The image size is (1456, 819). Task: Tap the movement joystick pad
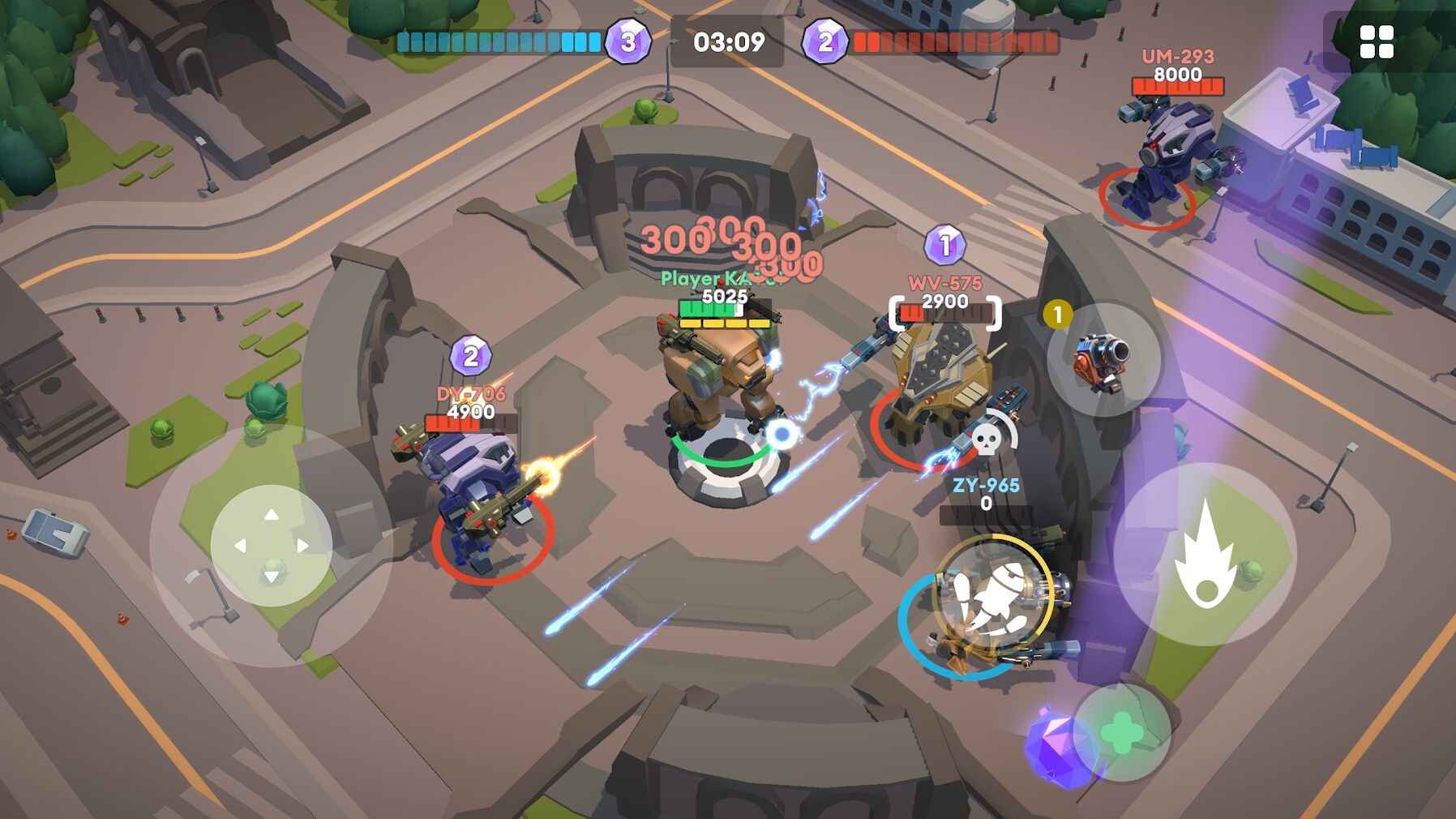(272, 545)
